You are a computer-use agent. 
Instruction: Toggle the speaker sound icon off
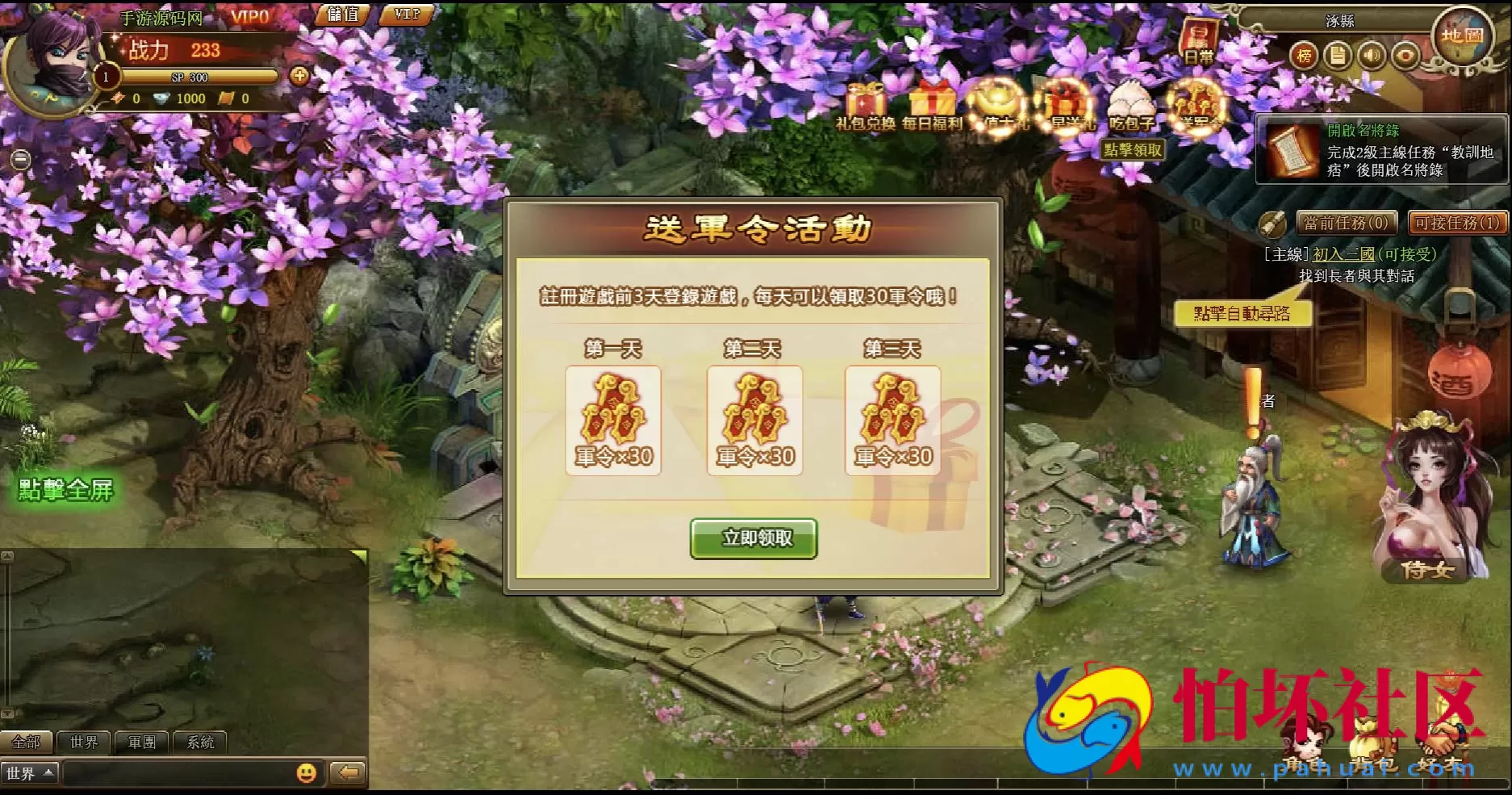[1373, 56]
